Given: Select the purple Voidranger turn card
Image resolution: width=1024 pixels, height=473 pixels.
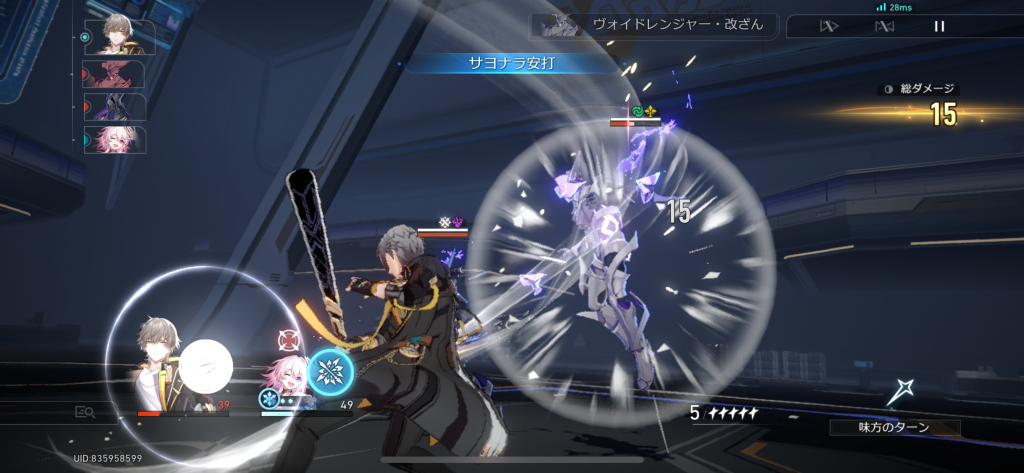Looking at the screenshot, I should point(115,106).
